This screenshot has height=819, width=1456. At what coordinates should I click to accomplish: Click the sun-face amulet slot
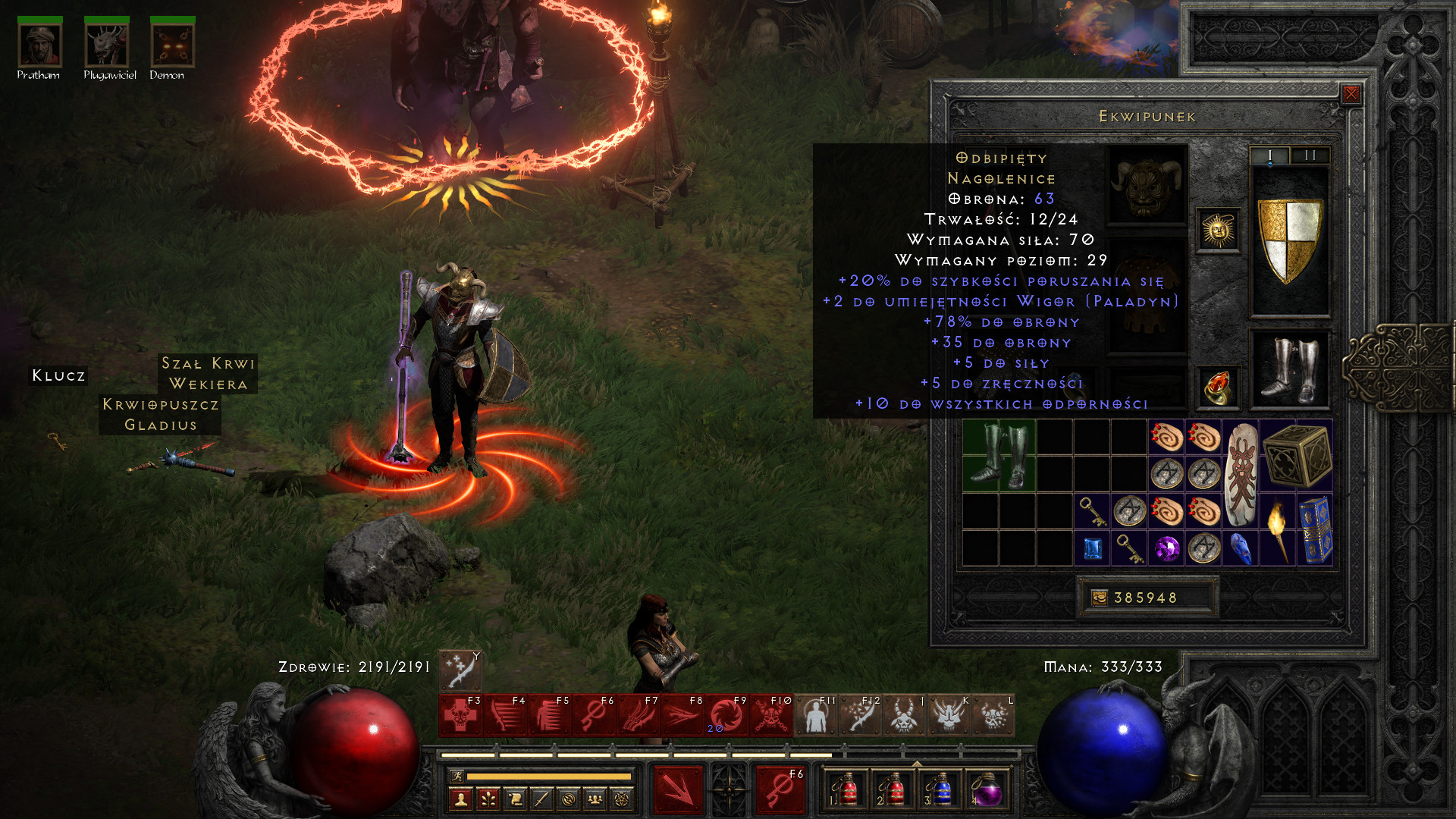click(x=1218, y=230)
